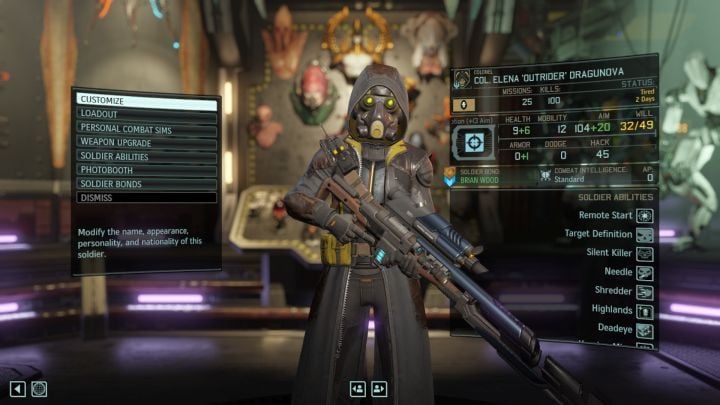This screenshot has height=405, width=720.
Task: Select the Needle ability icon
Action: click(x=645, y=272)
